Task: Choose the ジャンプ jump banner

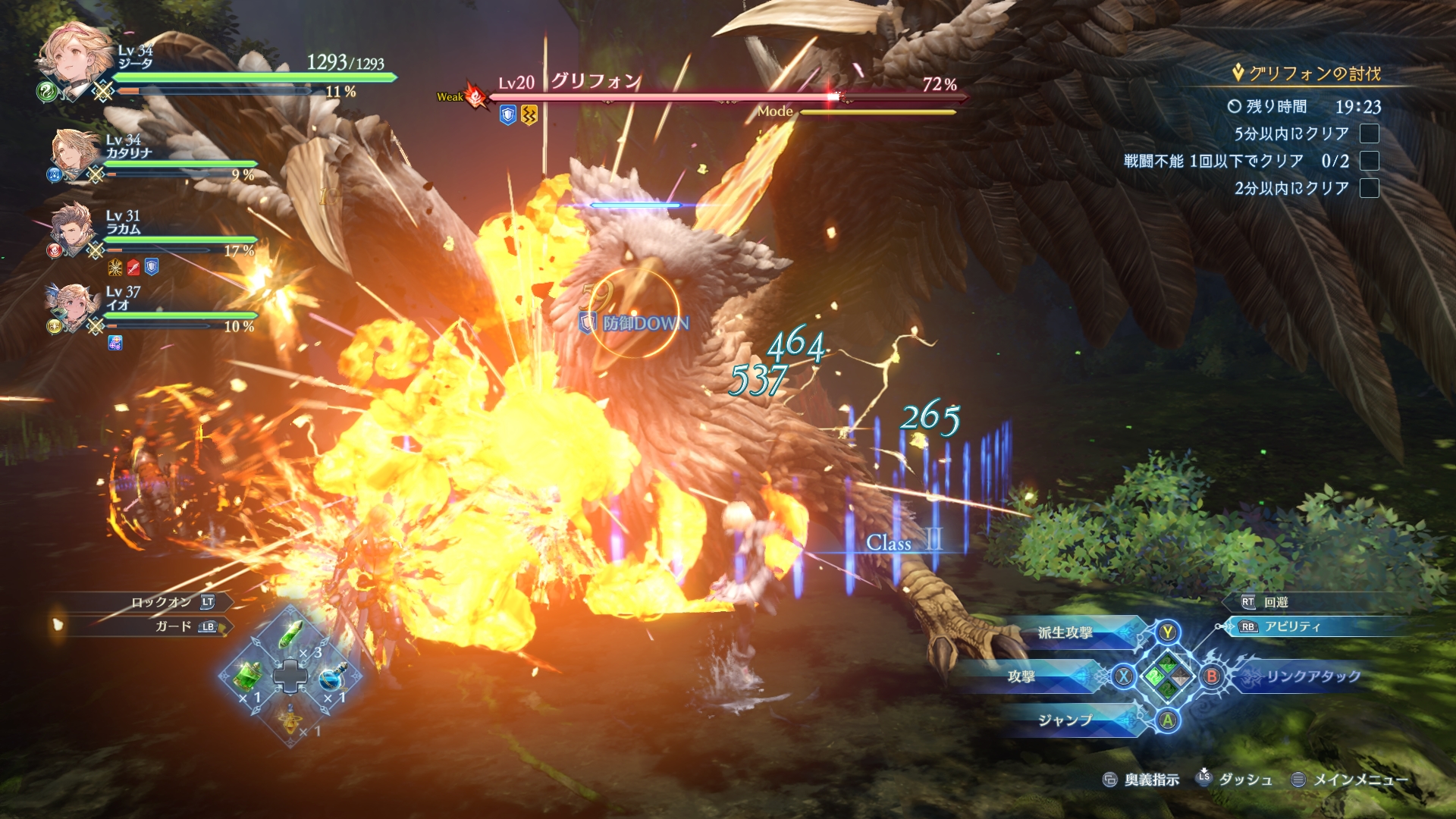Action: (x=1065, y=720)
